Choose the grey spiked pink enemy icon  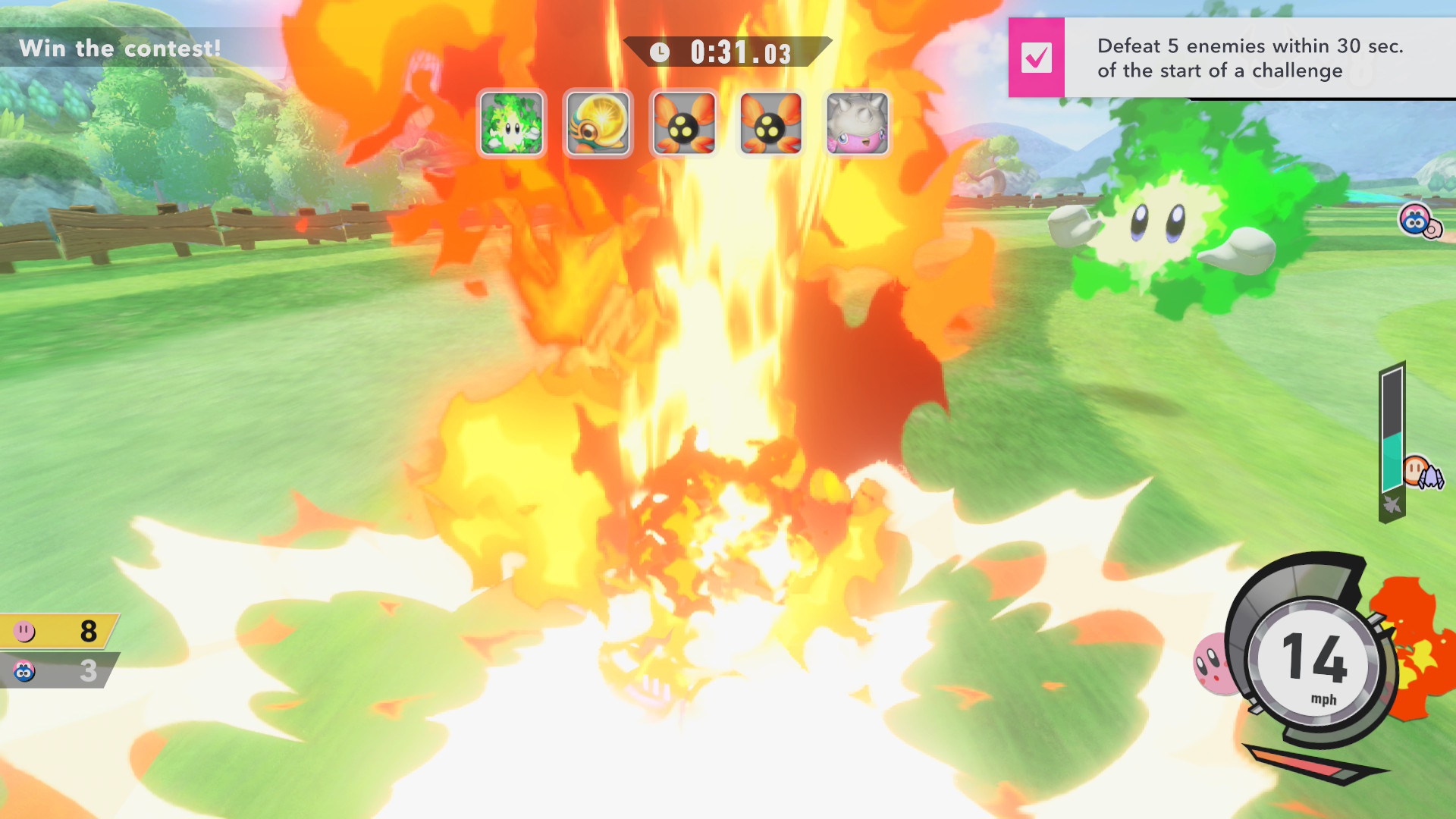click(857, 123)
